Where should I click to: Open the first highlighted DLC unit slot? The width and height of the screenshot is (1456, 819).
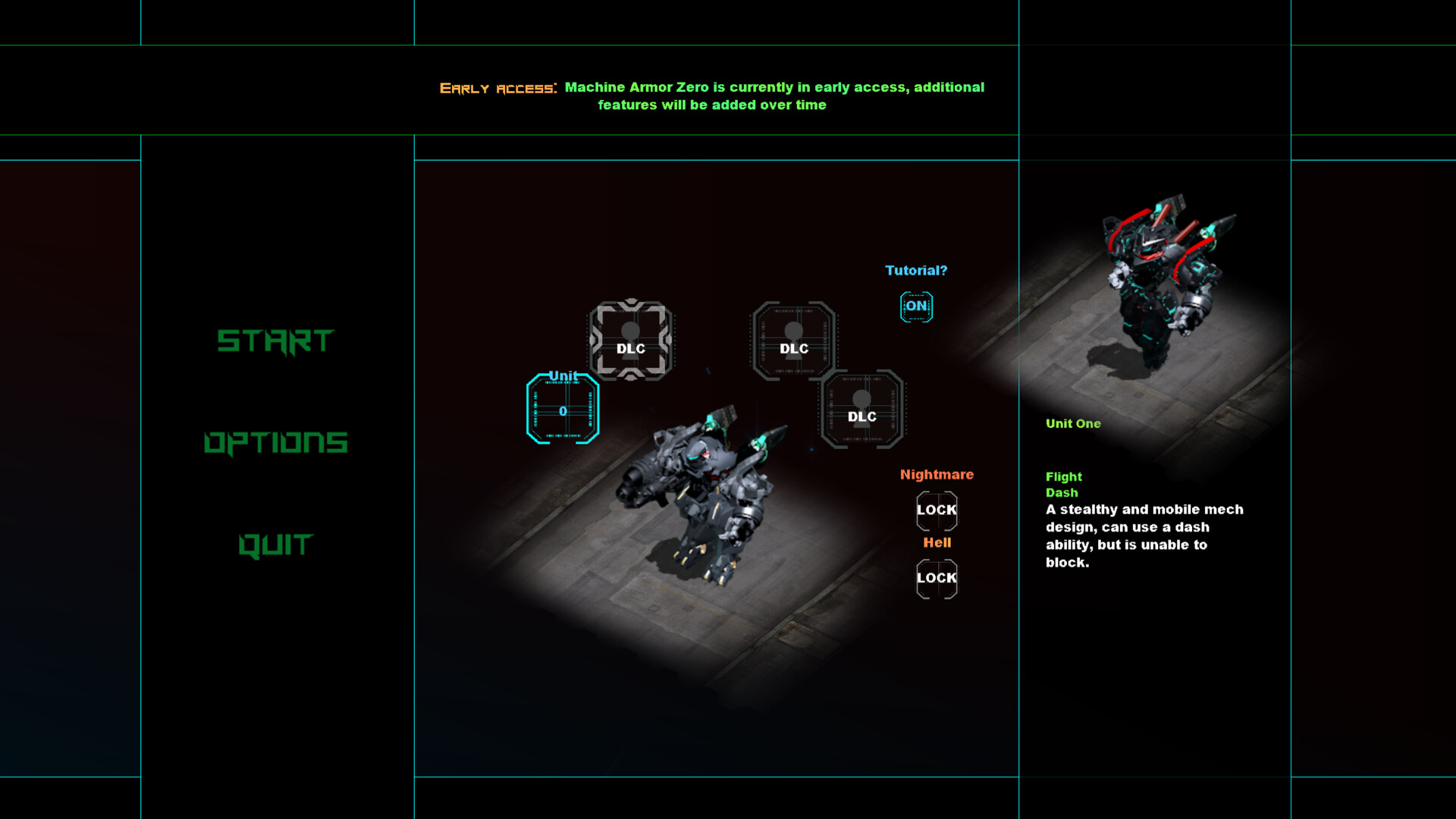click(x=632, y=343)
